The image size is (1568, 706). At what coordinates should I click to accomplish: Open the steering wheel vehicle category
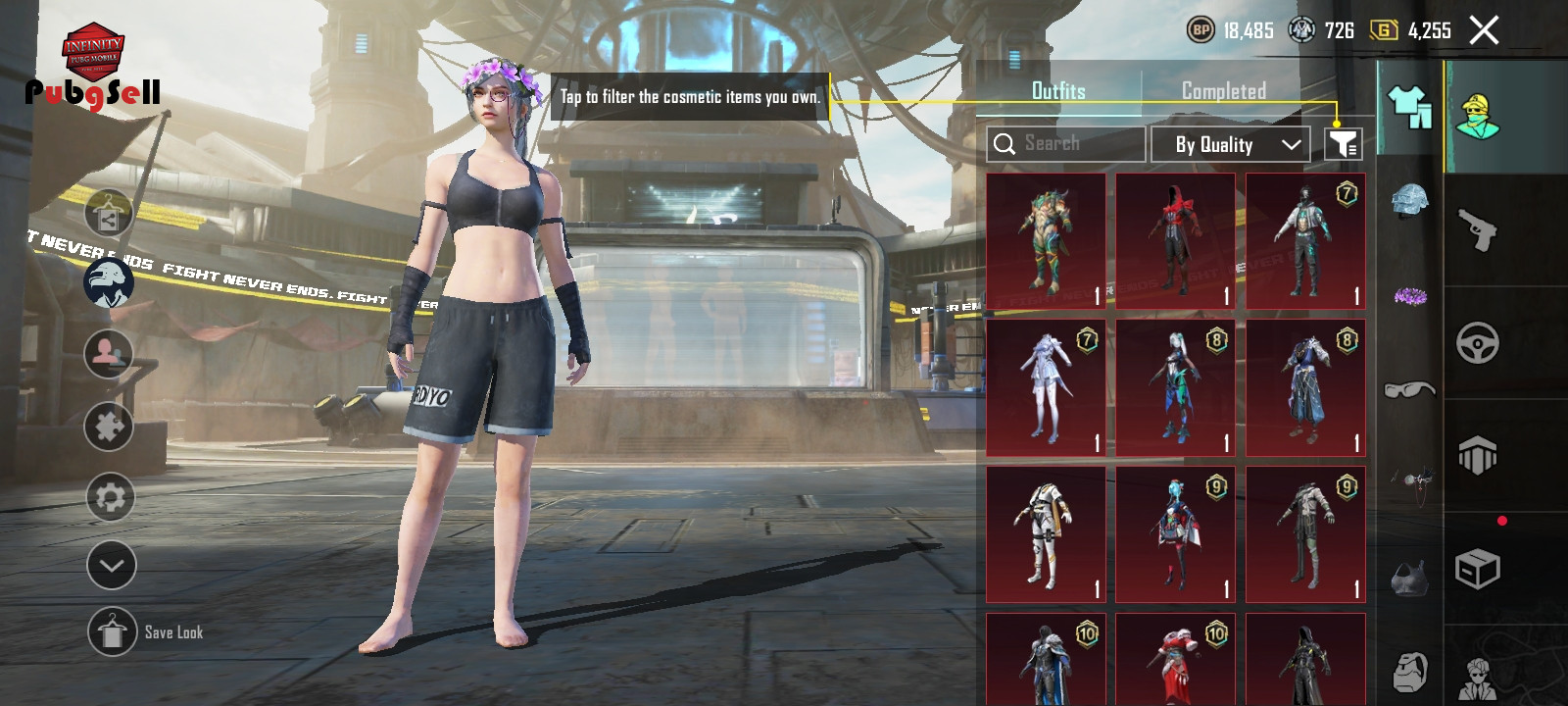point(1478,343)
